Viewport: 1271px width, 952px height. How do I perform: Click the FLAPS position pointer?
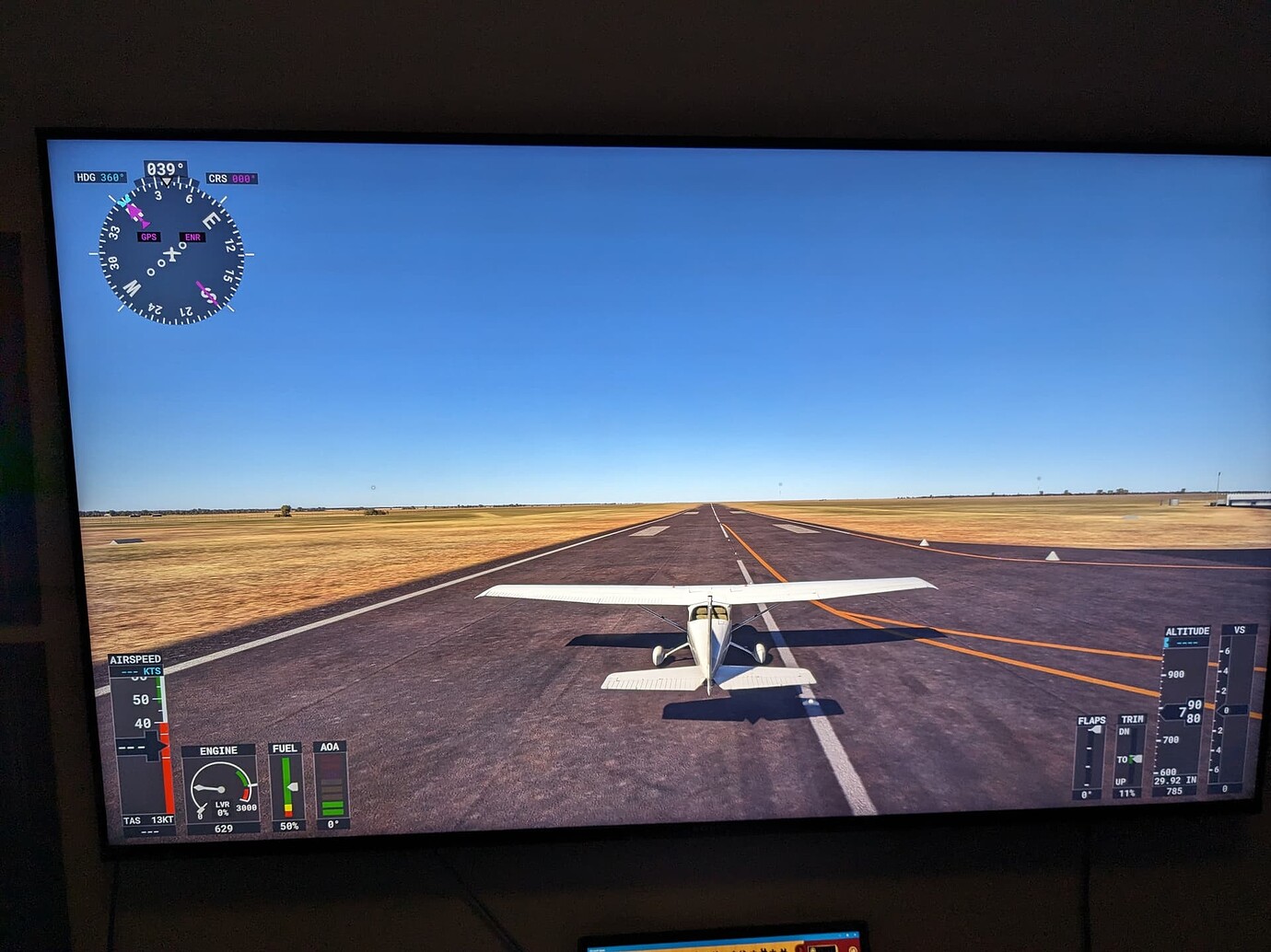click(x=1094, y=729)
